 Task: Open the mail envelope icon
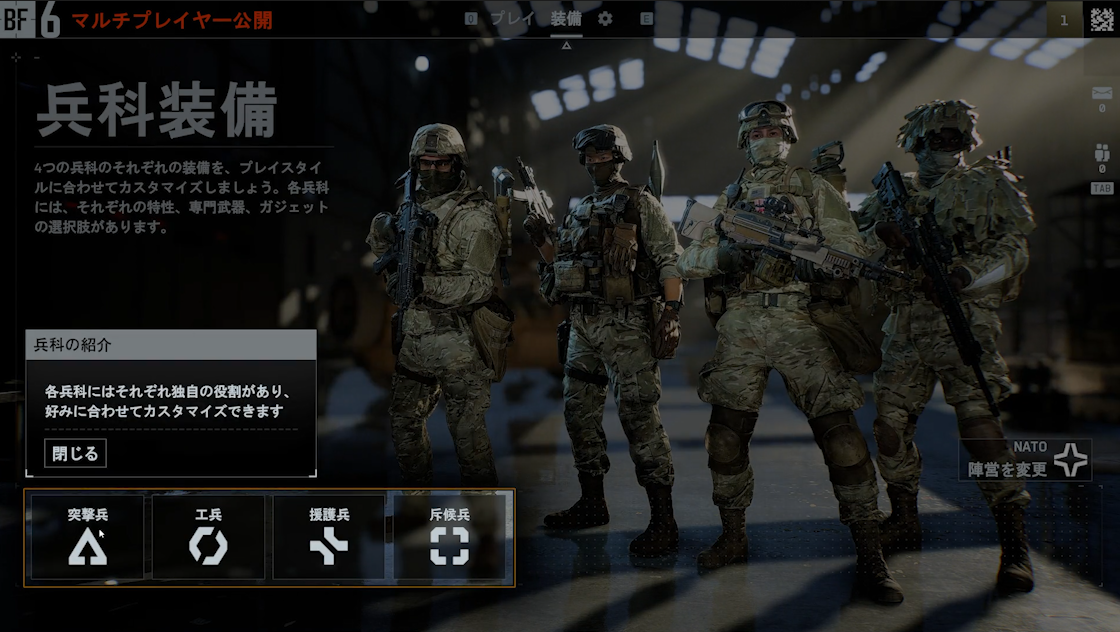(1102, 94)
